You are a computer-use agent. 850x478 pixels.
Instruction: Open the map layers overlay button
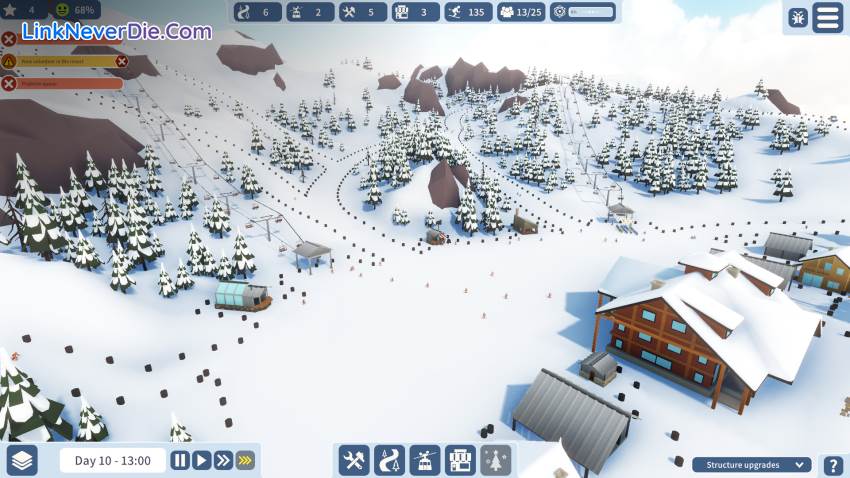(23, 460)
